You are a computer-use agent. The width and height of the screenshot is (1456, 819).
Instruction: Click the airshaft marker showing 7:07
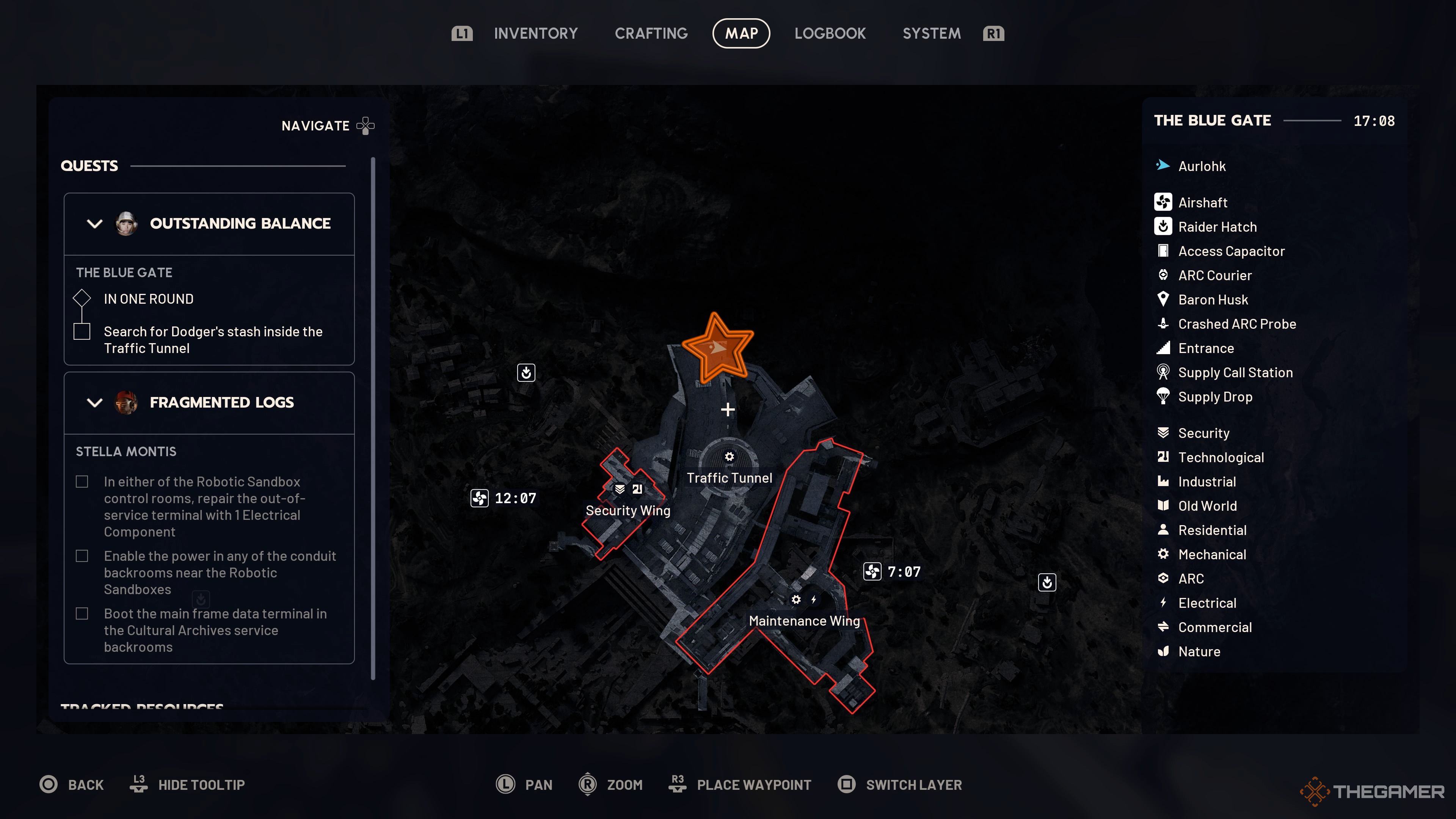[872, 571]
